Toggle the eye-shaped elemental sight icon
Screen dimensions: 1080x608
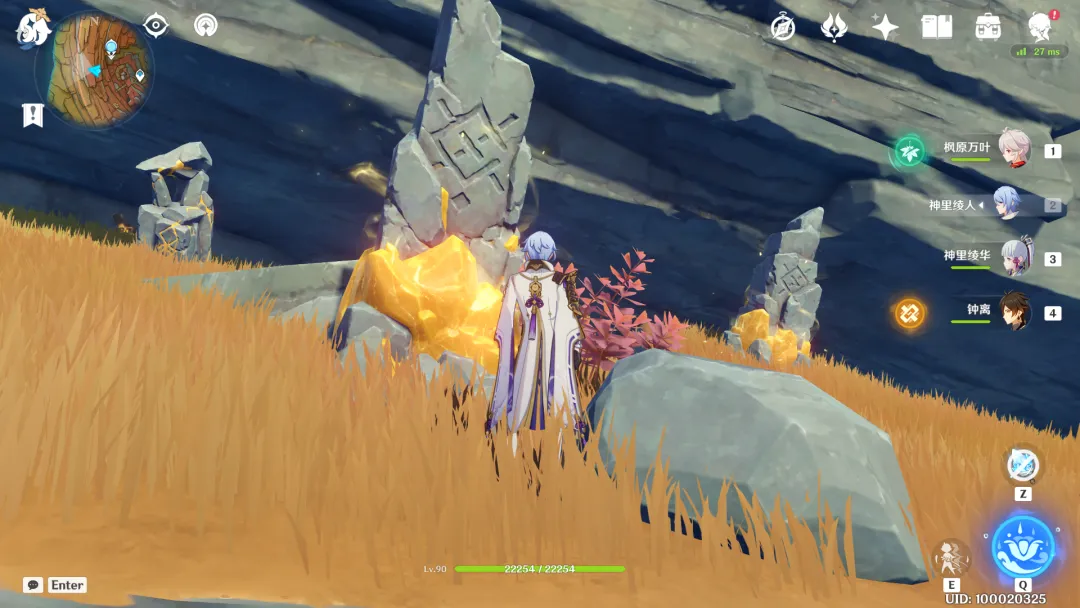click(156, 25)
